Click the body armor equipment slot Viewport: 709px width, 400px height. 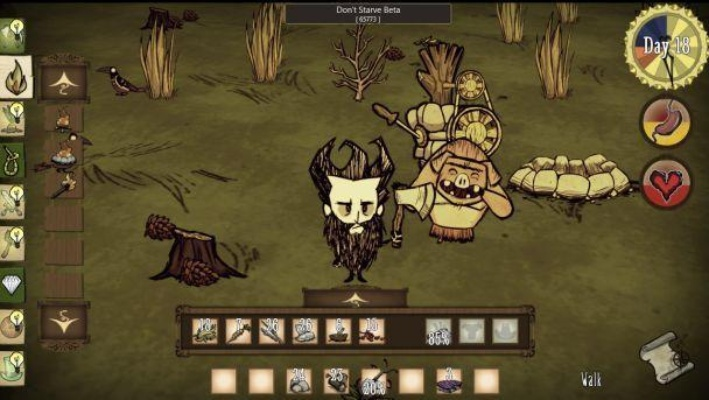[472, 331]
